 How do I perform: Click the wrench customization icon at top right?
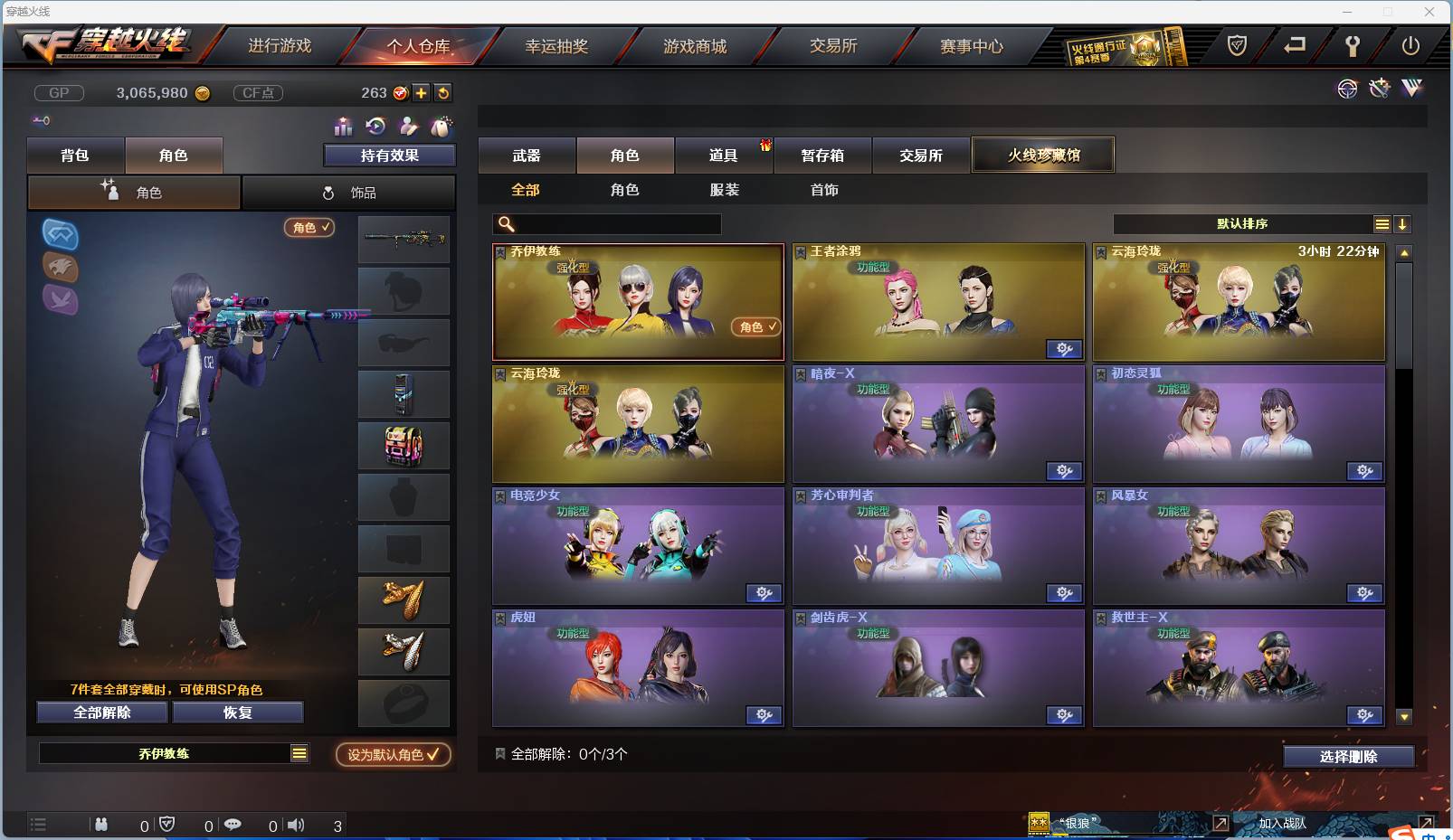coord(1378,90)
